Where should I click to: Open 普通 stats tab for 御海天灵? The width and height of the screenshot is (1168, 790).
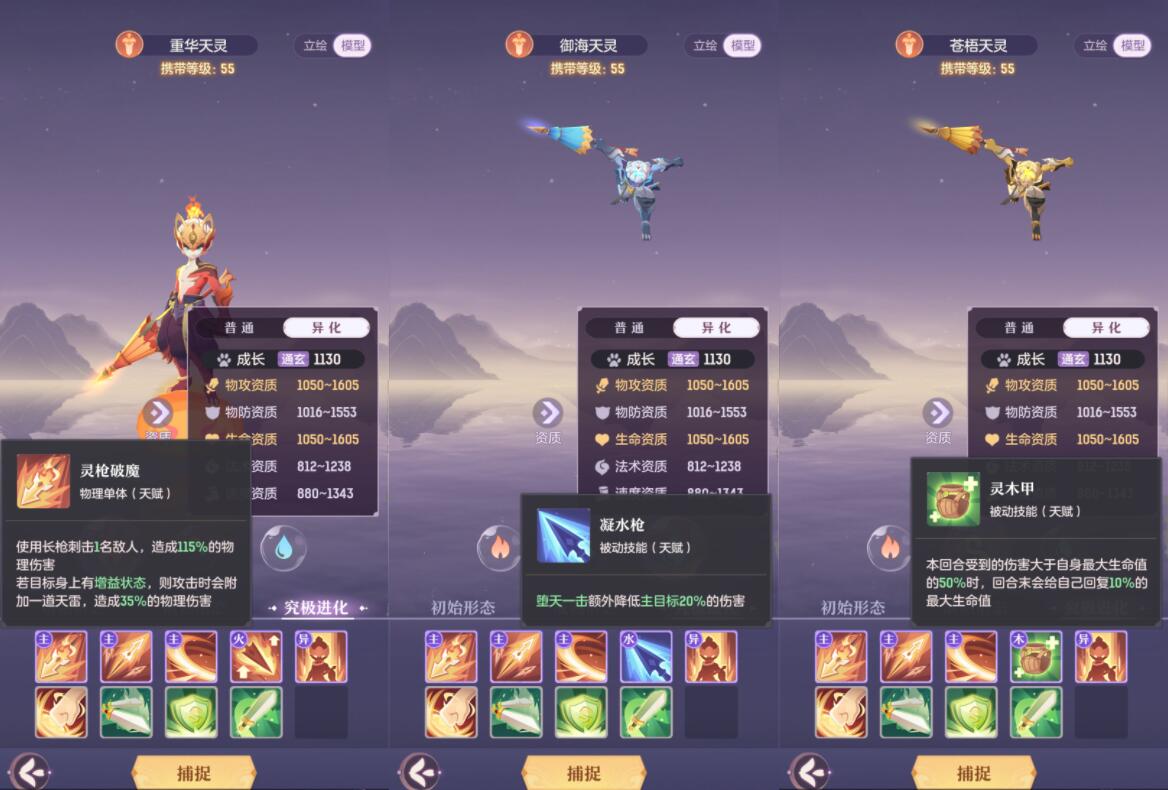629,328
